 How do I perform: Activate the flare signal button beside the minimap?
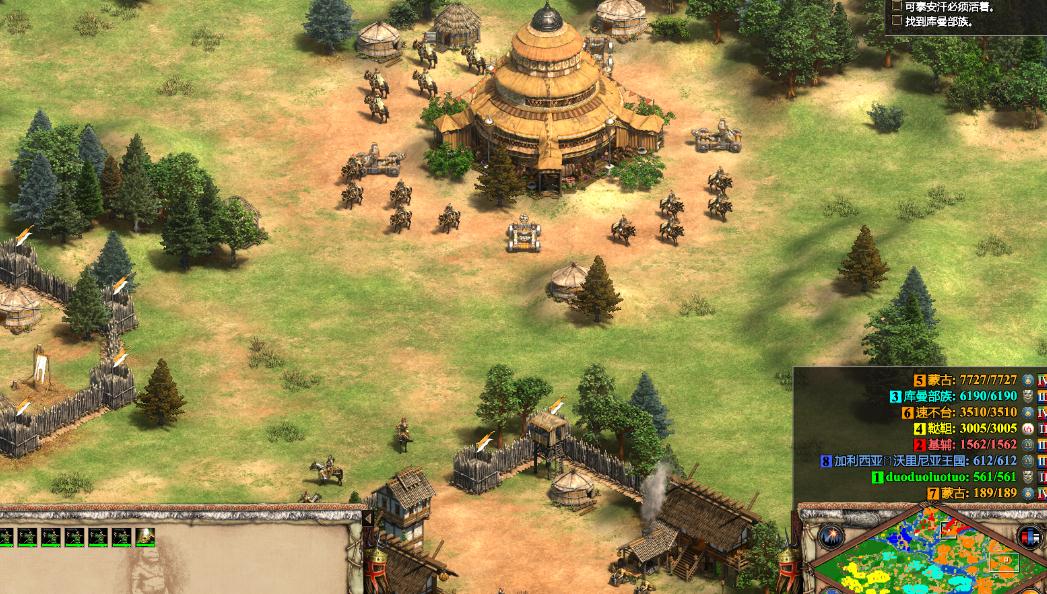point(830,537)
